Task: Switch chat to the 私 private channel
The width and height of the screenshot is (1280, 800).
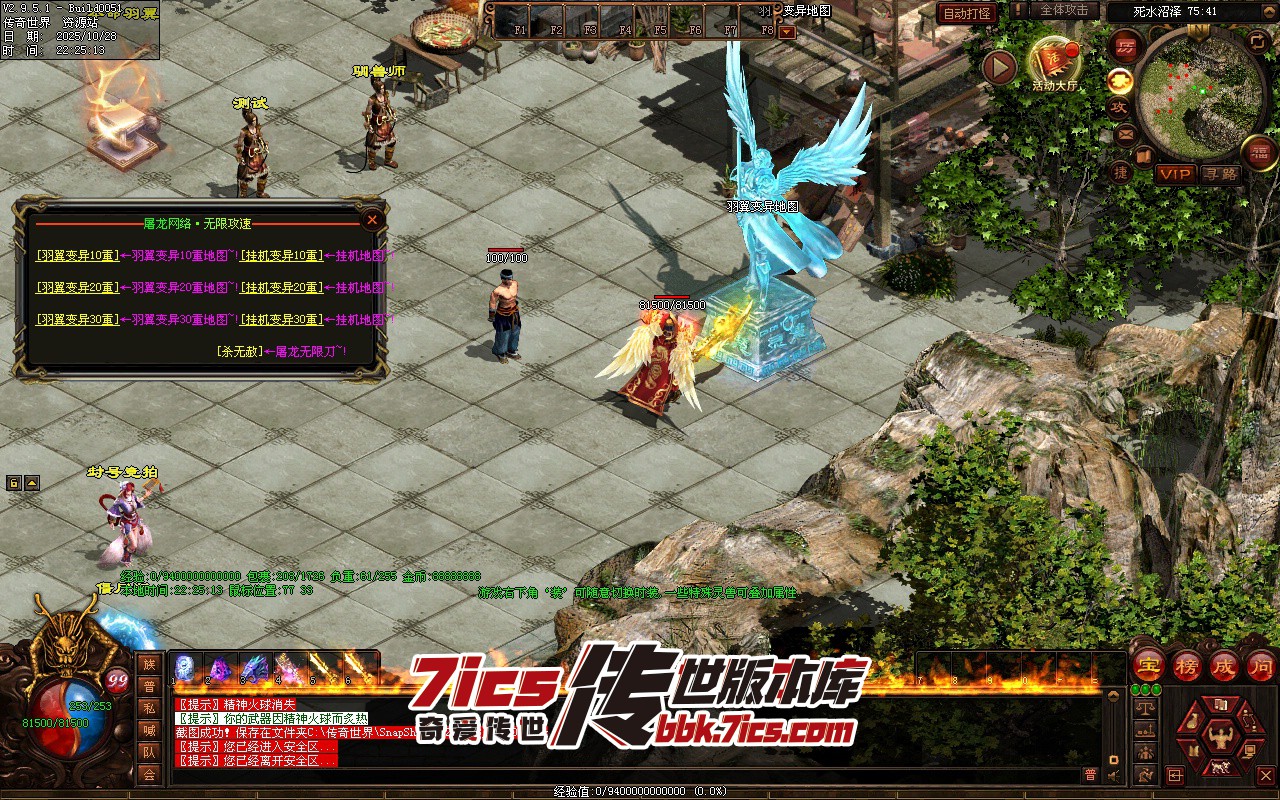Action: 149,708
